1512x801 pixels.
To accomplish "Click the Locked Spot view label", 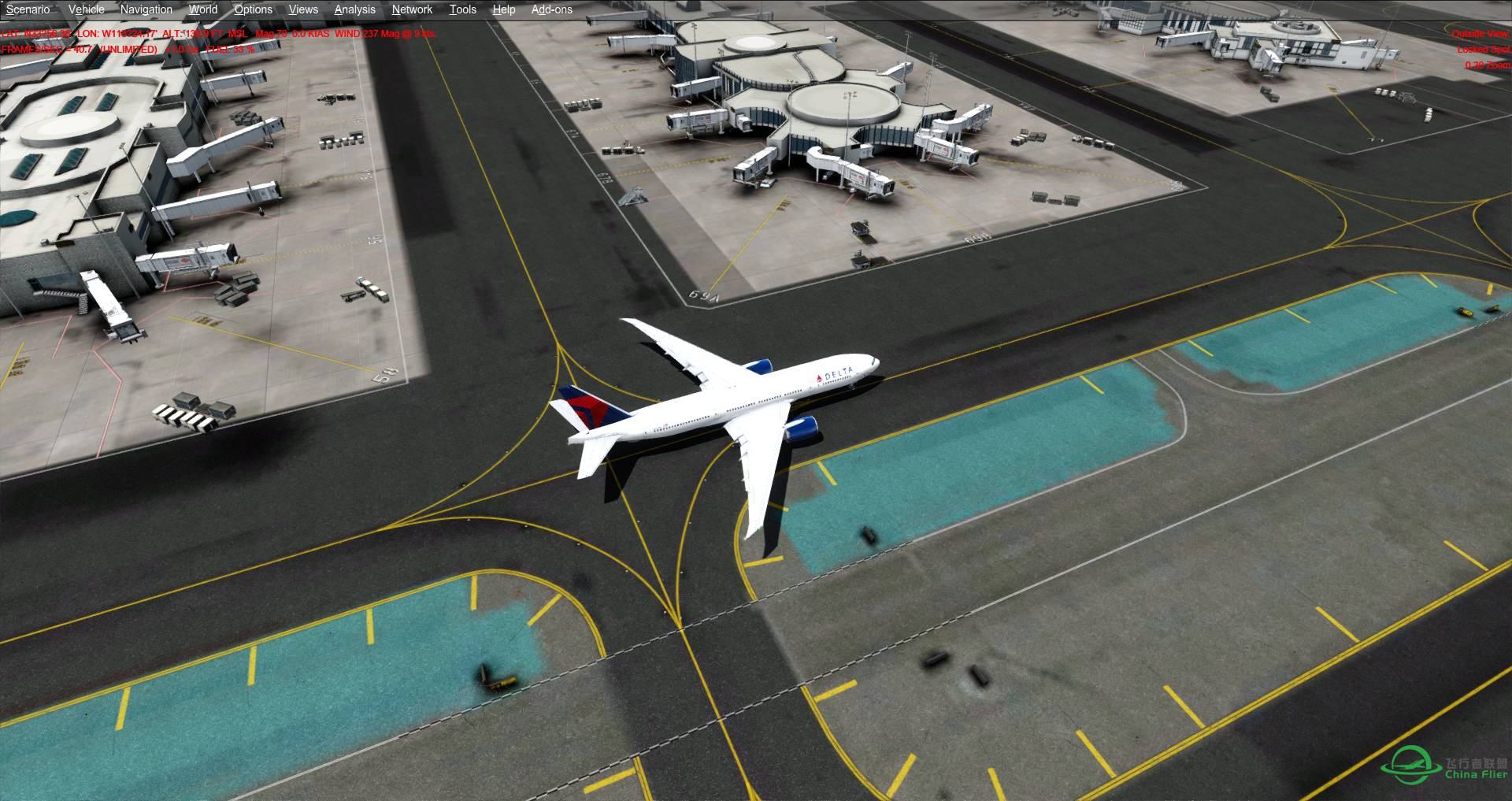I will [1482, 49].
